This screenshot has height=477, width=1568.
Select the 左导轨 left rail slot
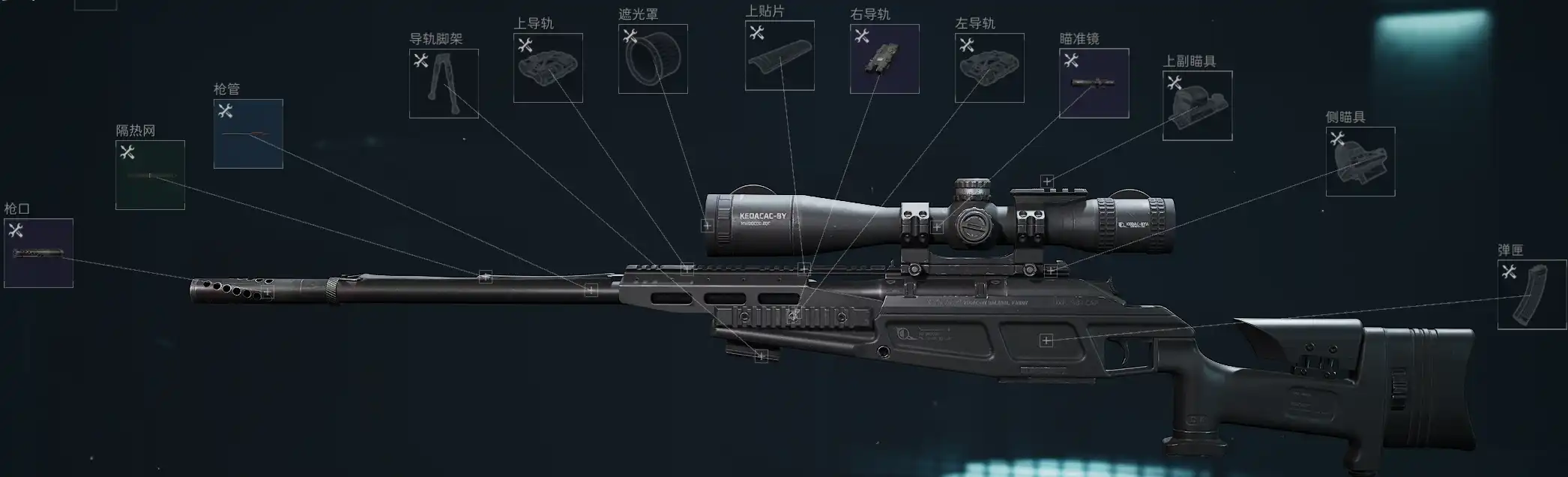pyautogui.click(x=989, y=67)
